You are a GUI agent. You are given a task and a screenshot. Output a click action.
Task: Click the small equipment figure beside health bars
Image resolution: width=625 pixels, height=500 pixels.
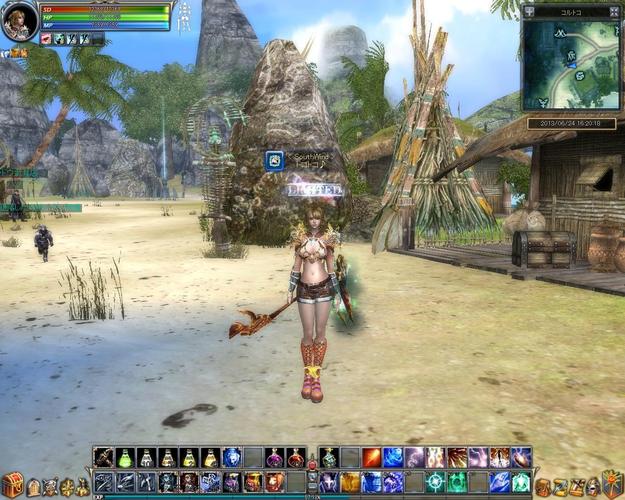pyautogui.click(x=183, y=17)
